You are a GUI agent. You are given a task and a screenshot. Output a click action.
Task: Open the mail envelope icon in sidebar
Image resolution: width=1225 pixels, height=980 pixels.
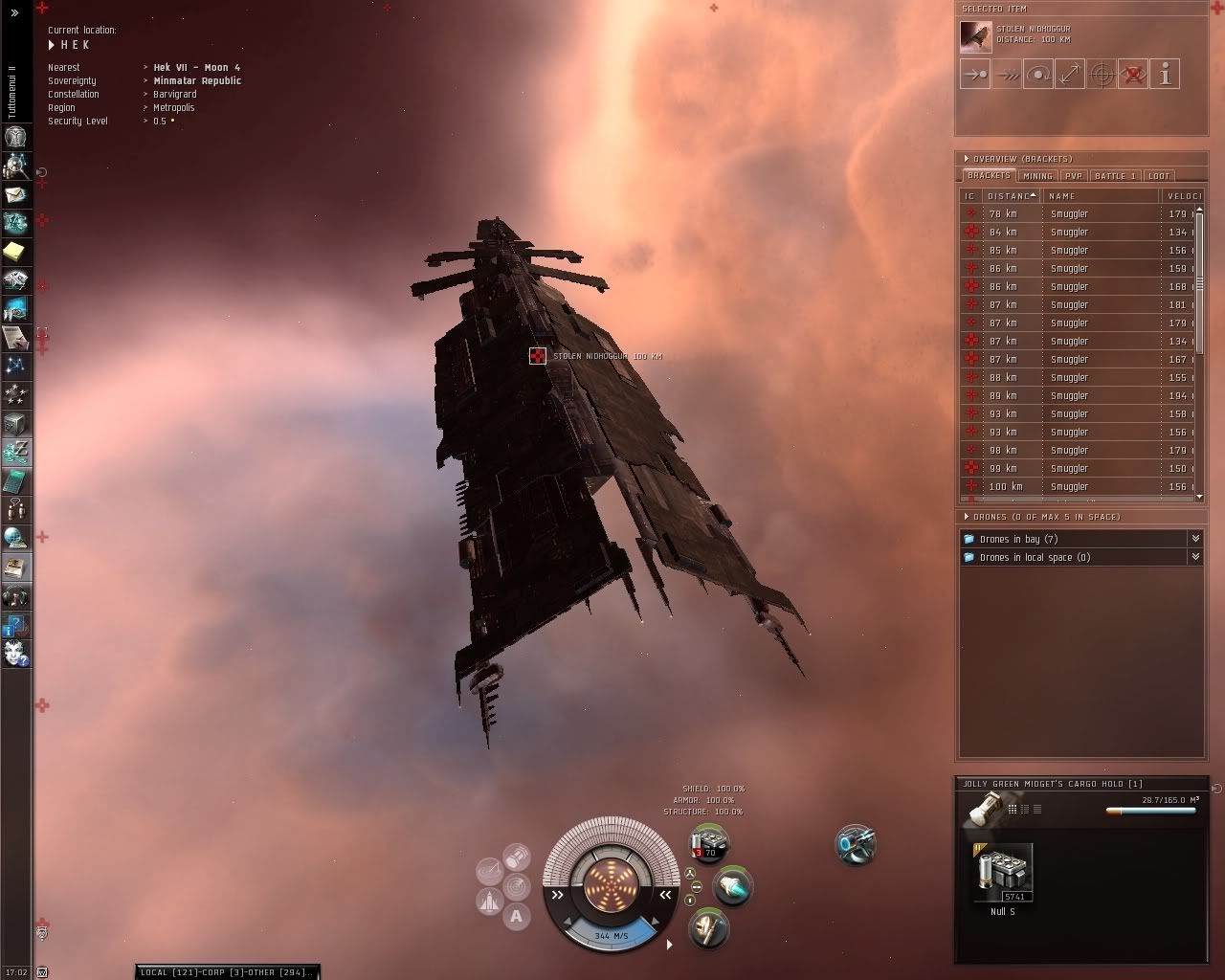click(x=15, y=195)
